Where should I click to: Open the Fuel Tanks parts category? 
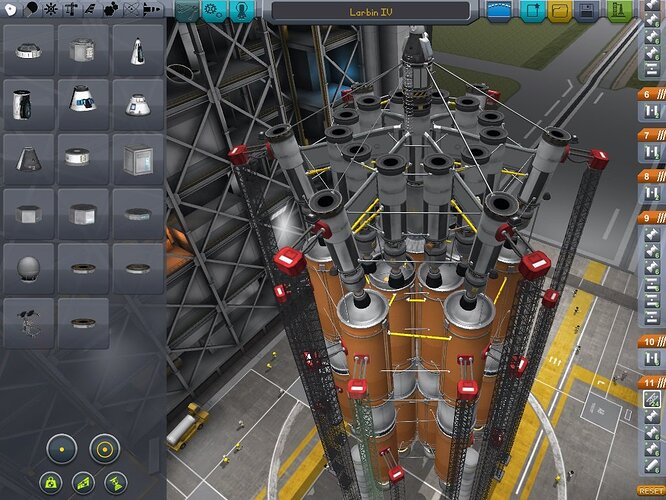pyautogui.click(x=29, y=9)
